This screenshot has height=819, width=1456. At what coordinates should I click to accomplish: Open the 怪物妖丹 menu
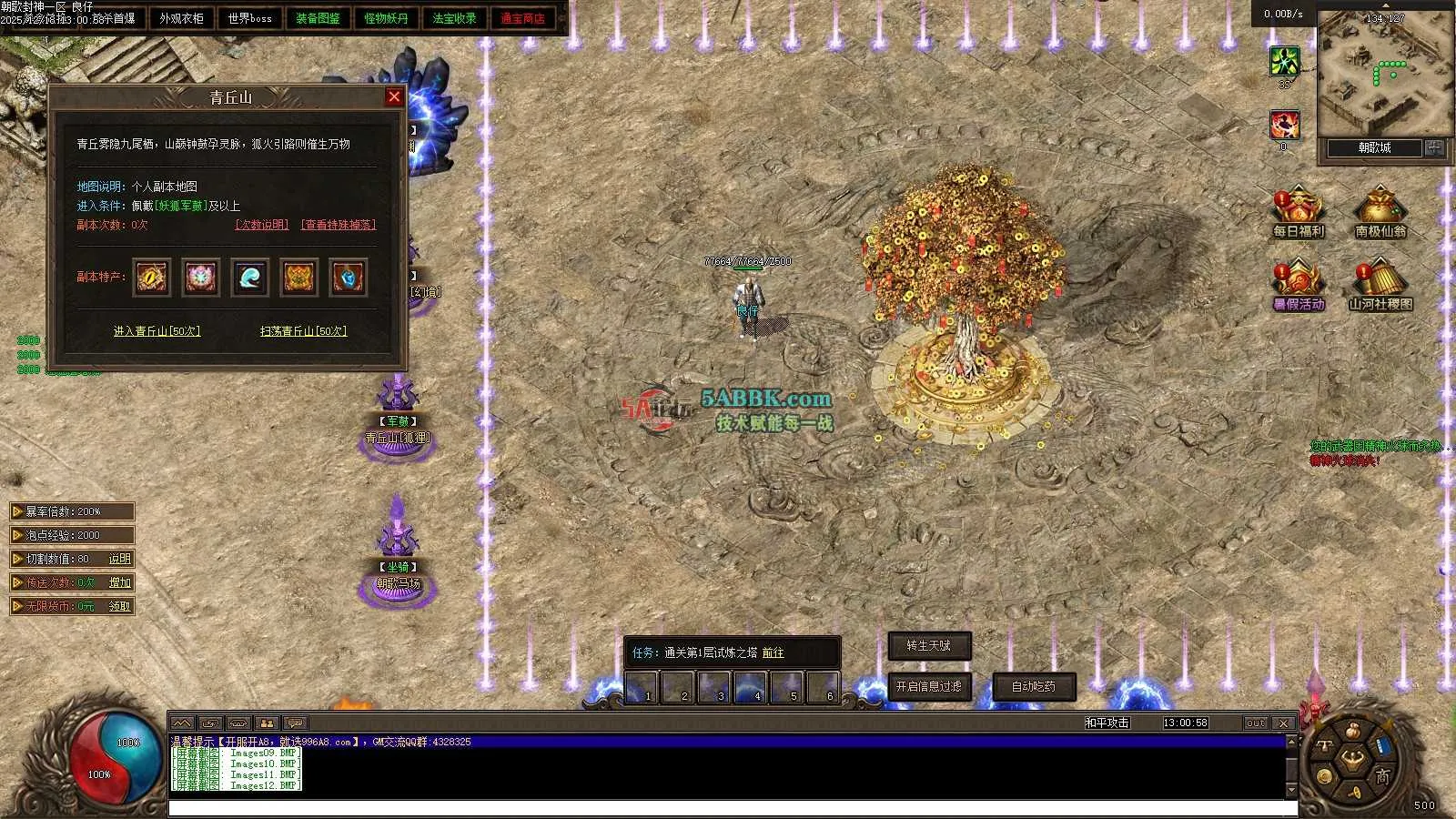386,18
